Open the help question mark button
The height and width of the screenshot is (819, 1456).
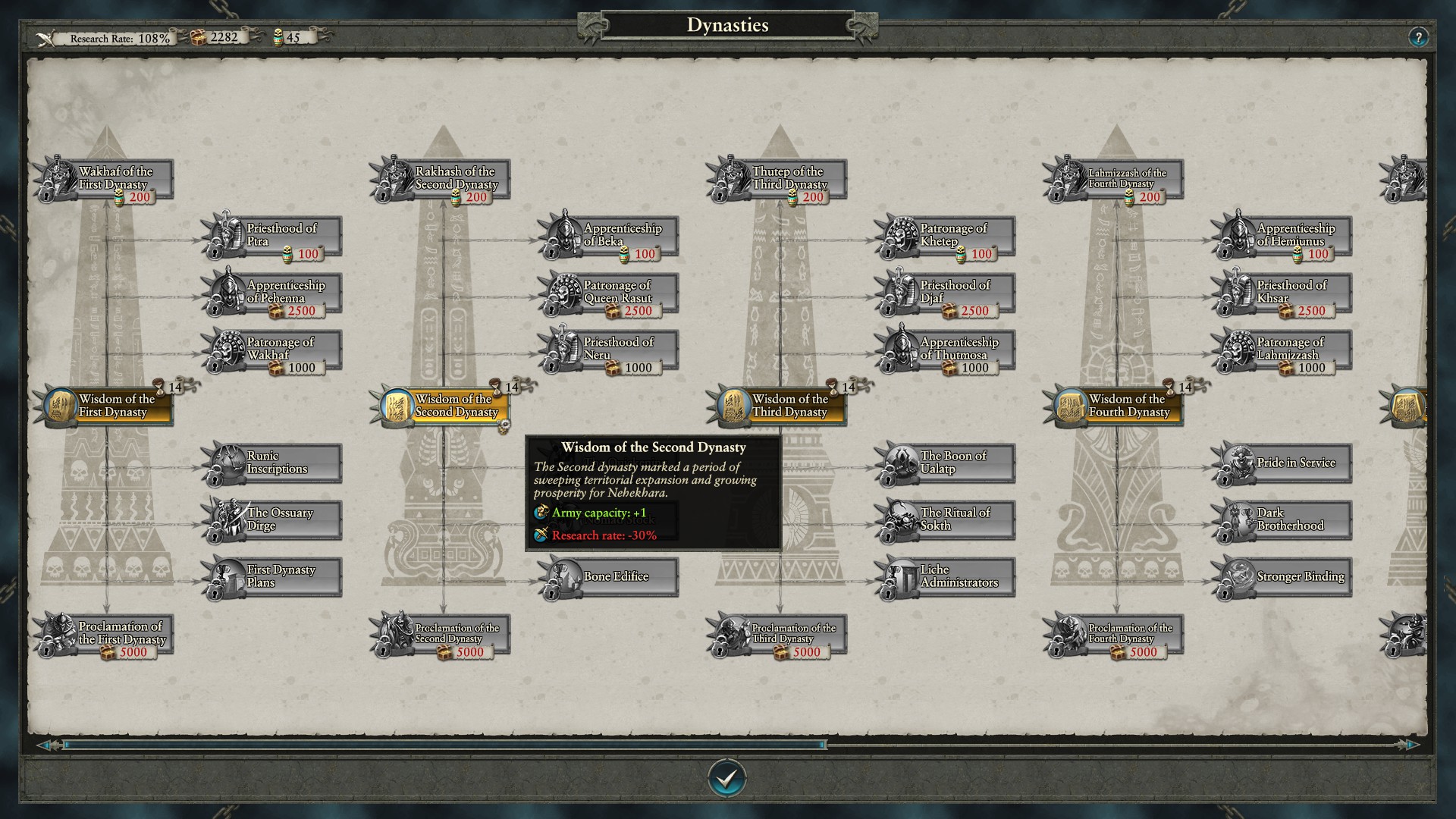click(1417, 37)
